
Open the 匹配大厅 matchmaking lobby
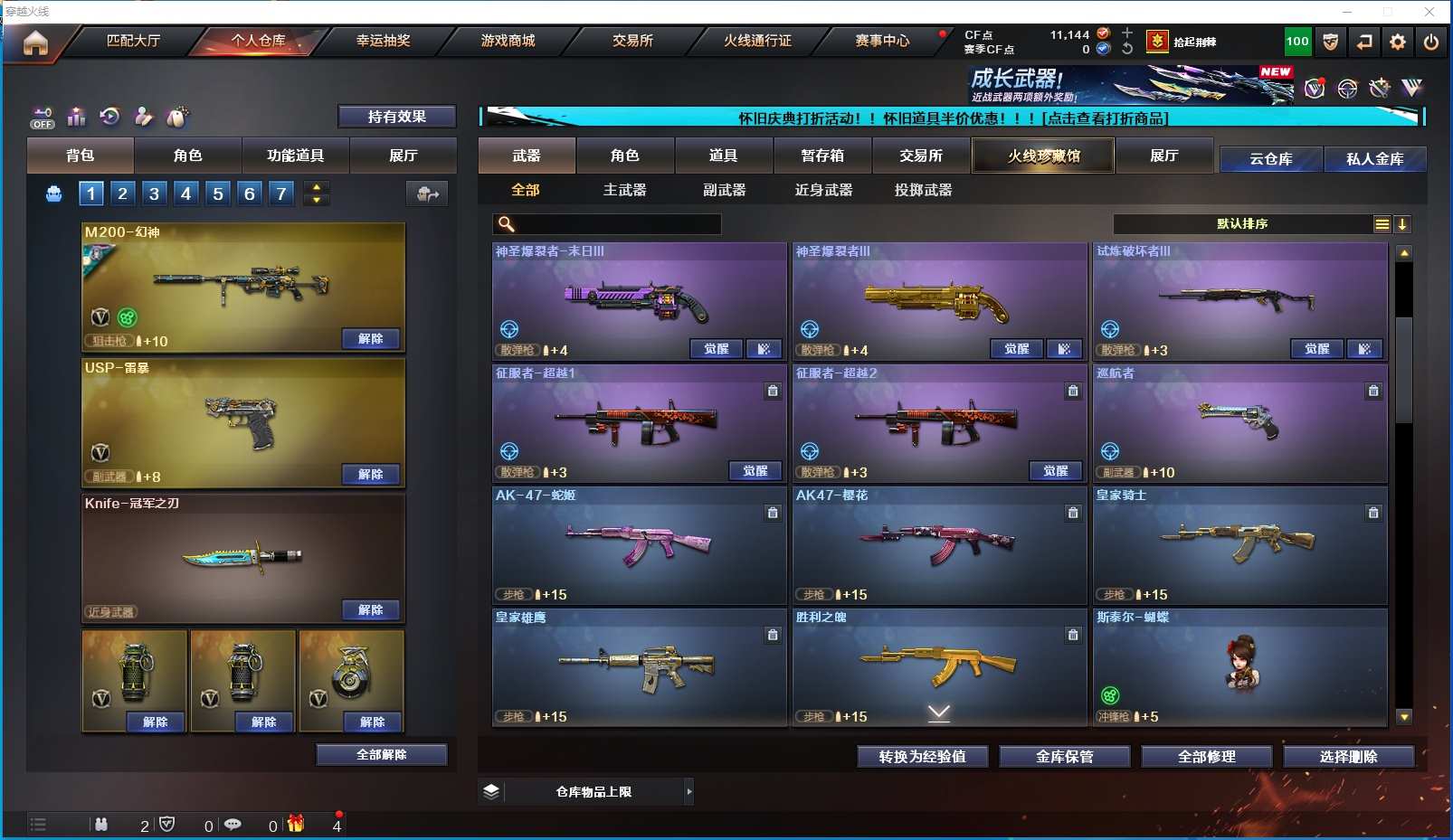[133, 41]
